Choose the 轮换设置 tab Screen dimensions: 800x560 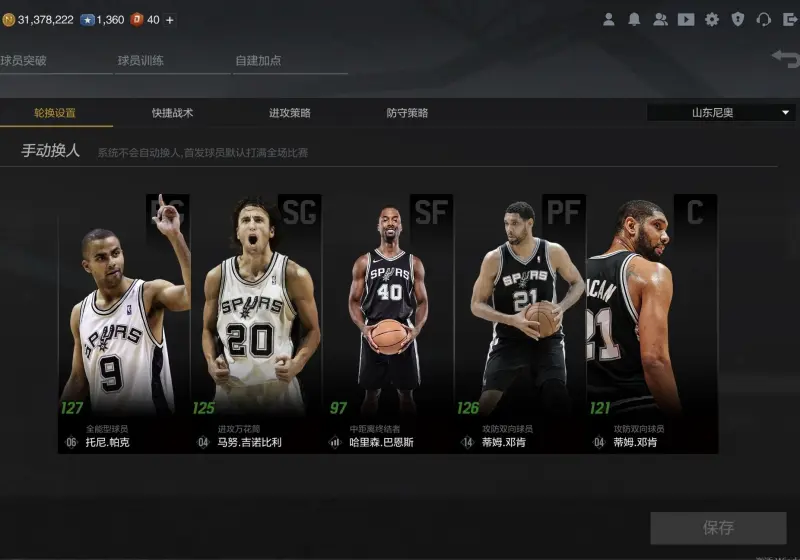click(x=55, y=113)
